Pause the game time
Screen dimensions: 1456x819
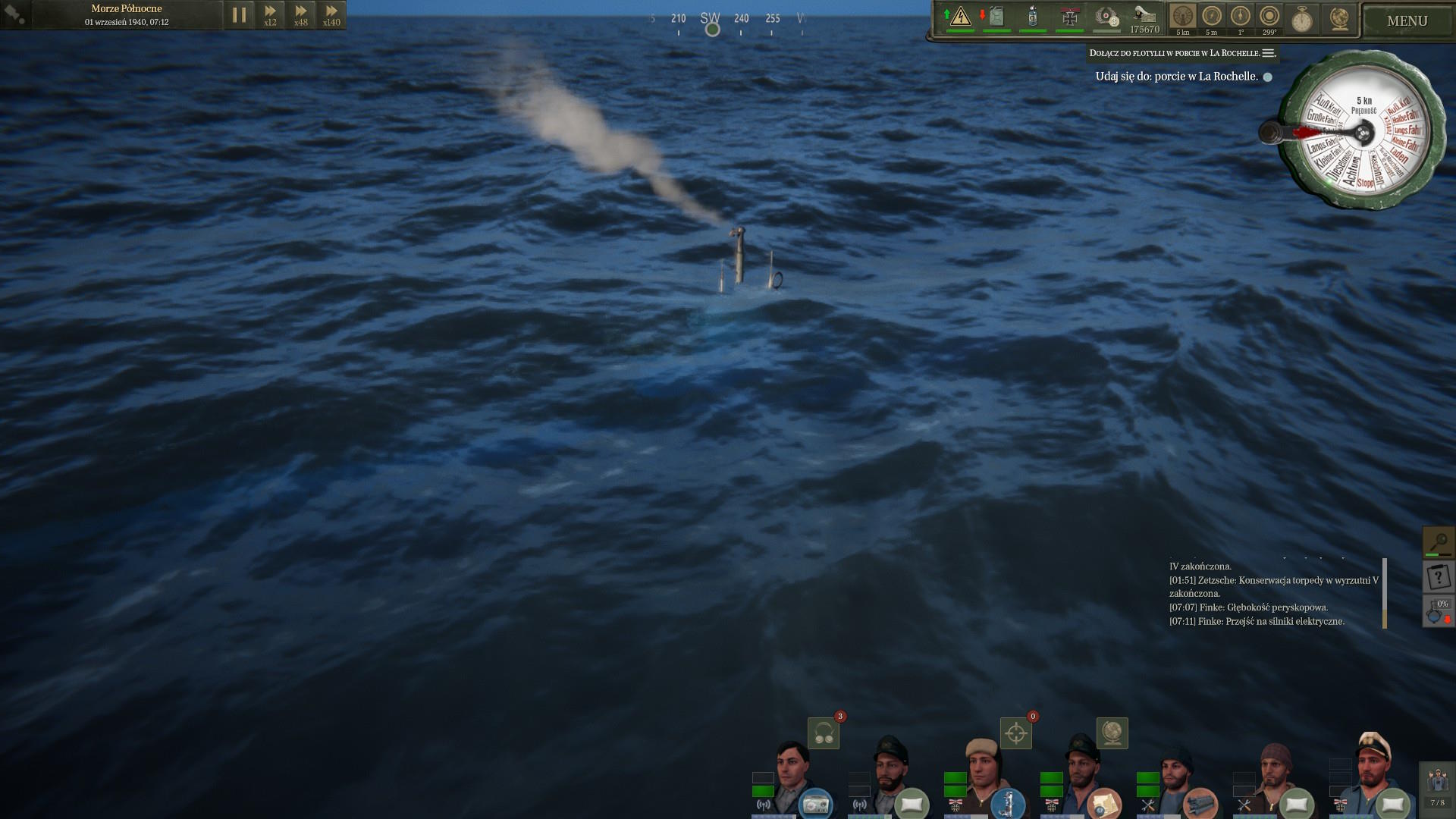(239, 15)
